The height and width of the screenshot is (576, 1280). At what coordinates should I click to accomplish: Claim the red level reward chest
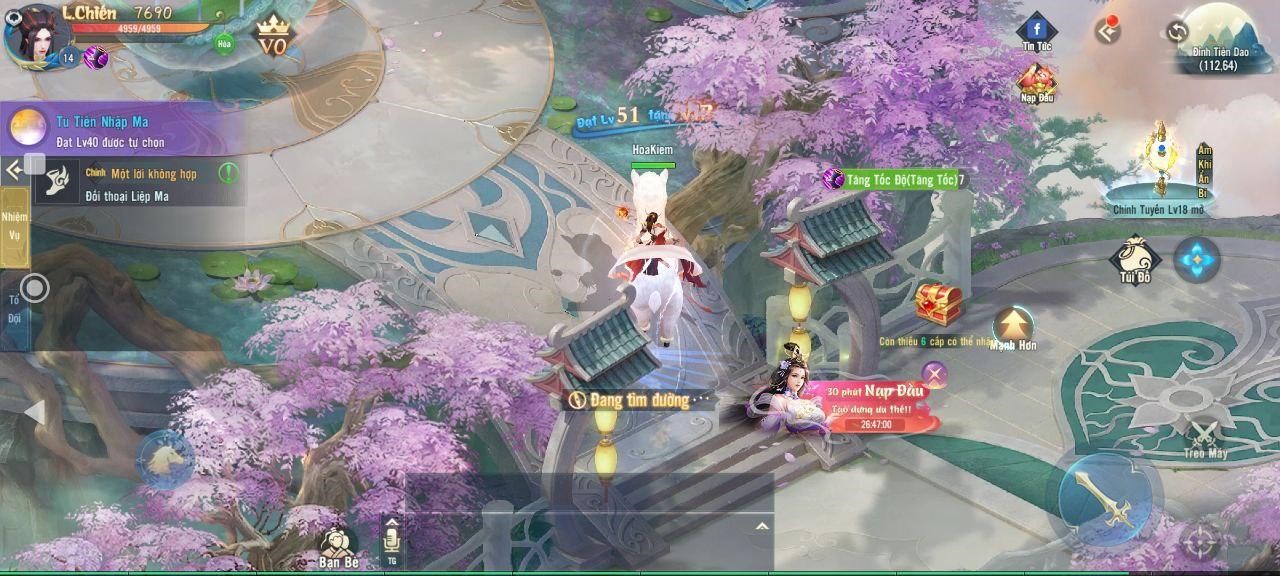[x=938, y=304]
